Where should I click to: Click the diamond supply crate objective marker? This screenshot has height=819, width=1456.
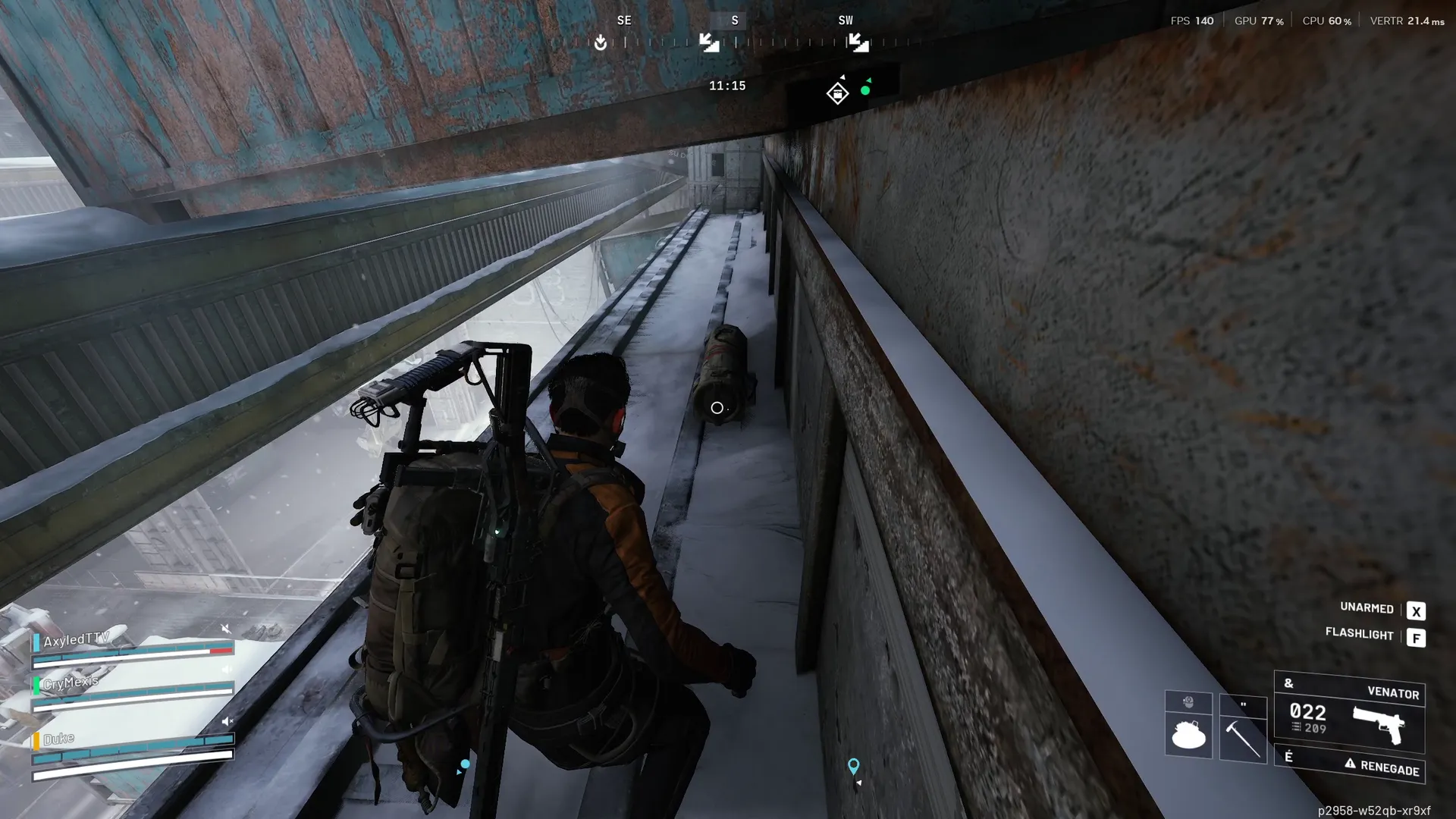pos(837,93)
